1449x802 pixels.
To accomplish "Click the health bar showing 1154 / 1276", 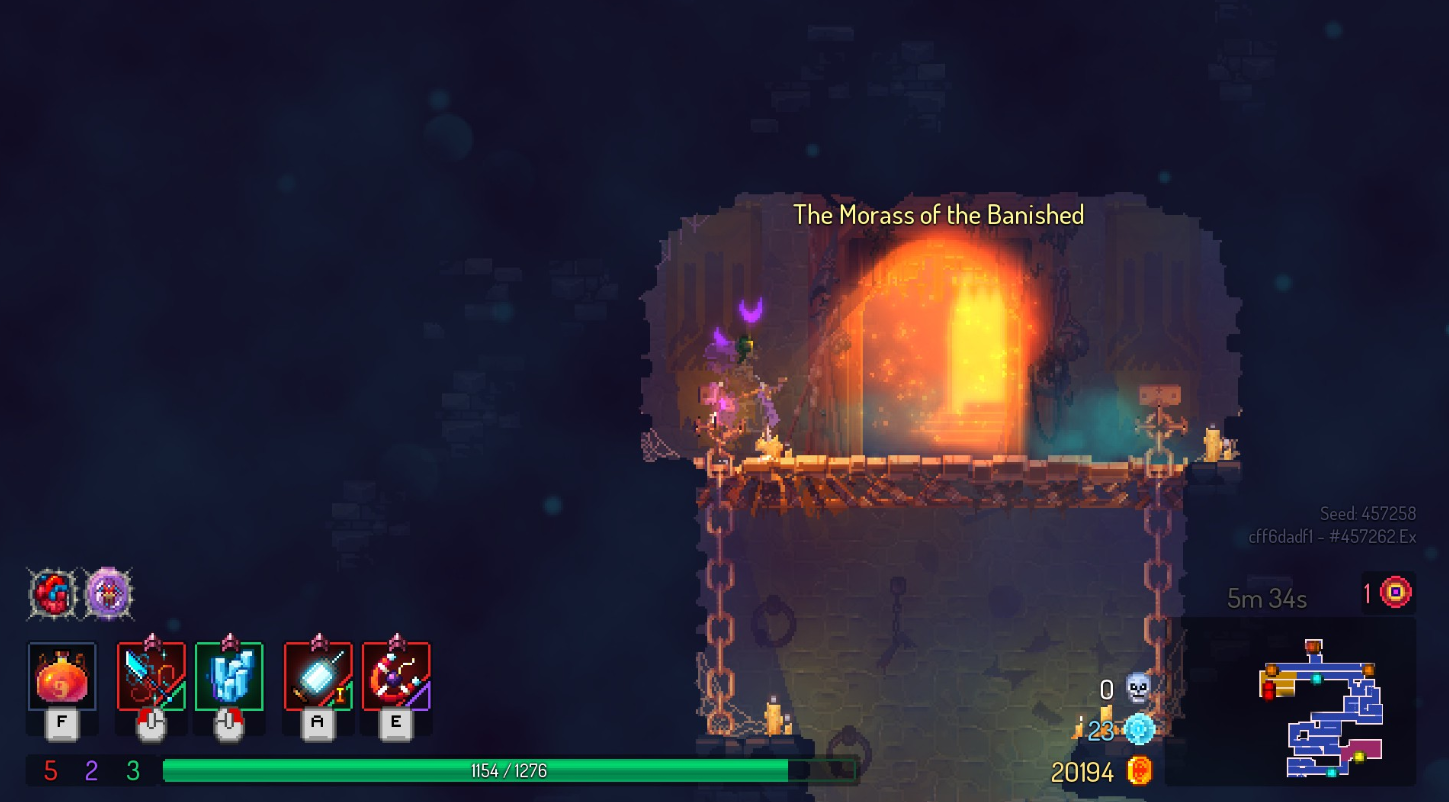I will pyautogui.click(x=508, y=770).
